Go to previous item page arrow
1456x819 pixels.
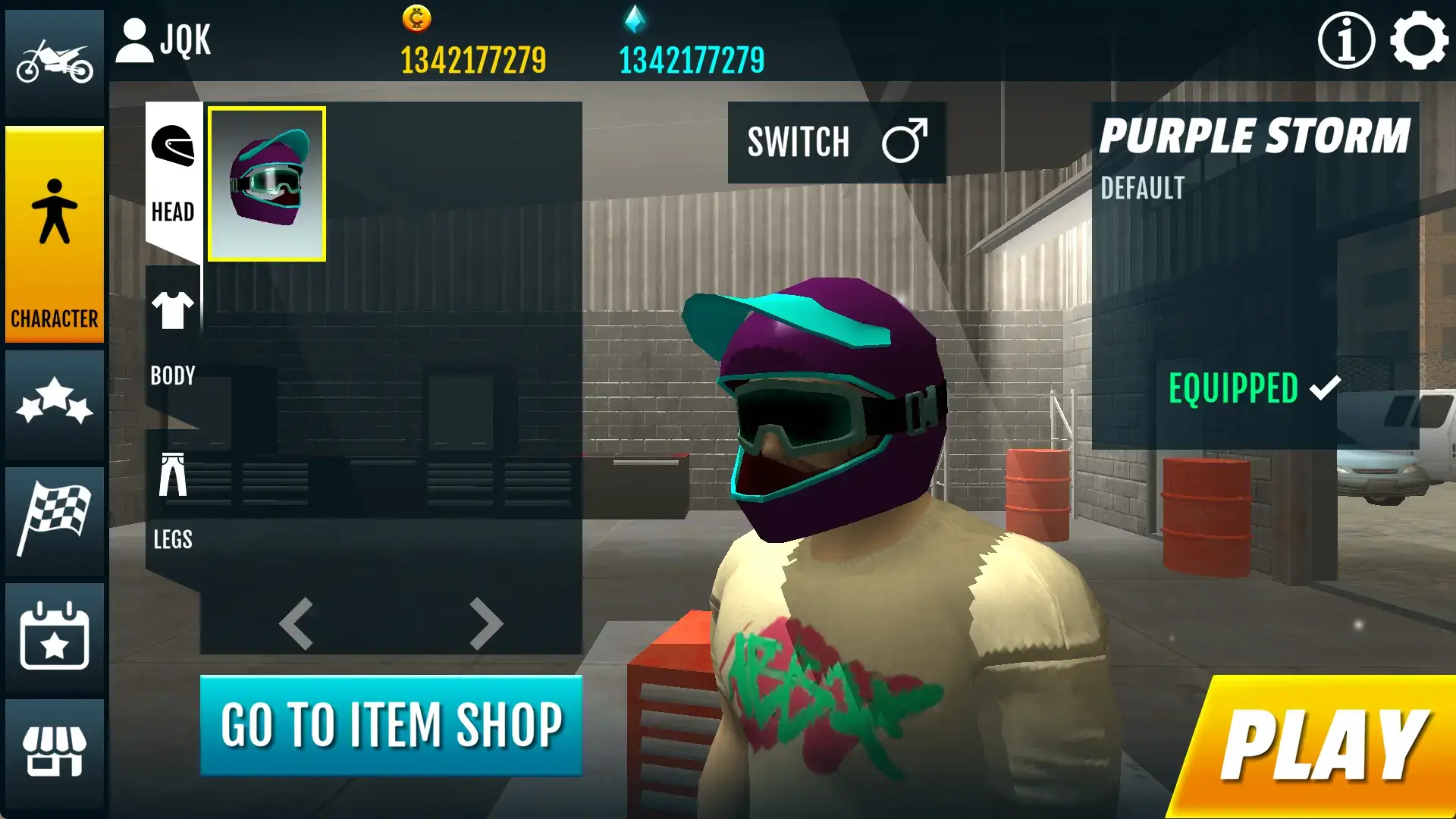297,624
